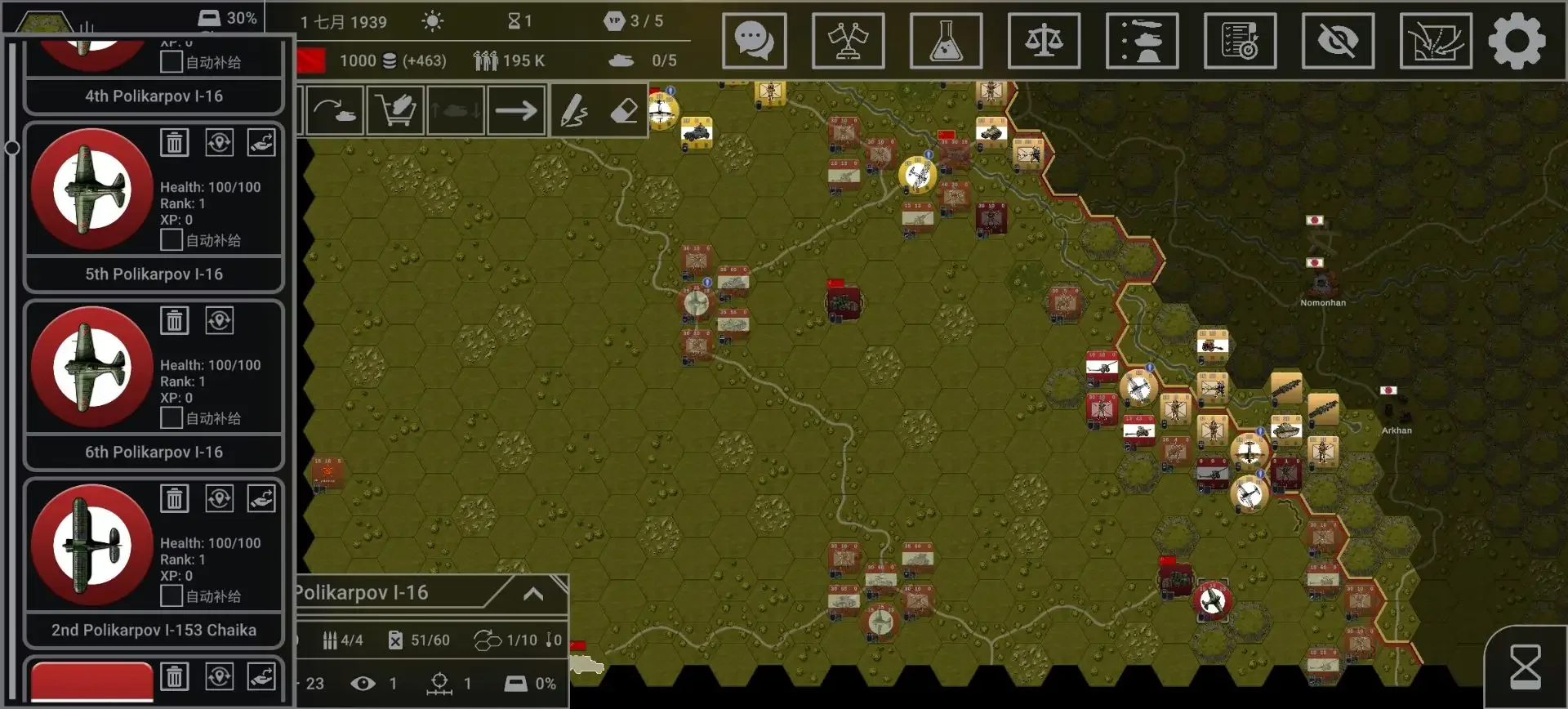
Task: Click the right arrow toolbar button
Action: [516, 110]
